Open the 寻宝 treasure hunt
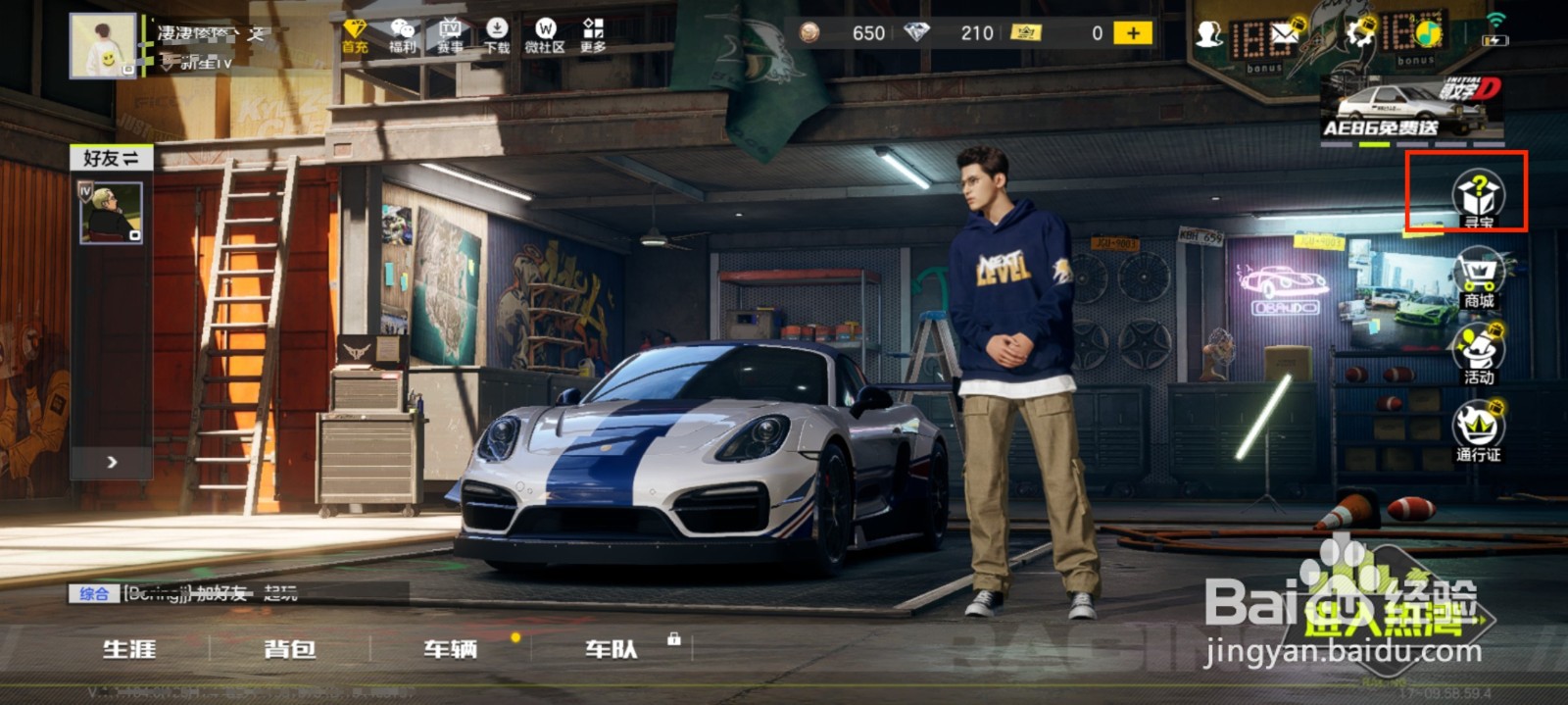The width and height of the screenshot is (1568, 705). pyautogui.click(x=1478, y=196)
